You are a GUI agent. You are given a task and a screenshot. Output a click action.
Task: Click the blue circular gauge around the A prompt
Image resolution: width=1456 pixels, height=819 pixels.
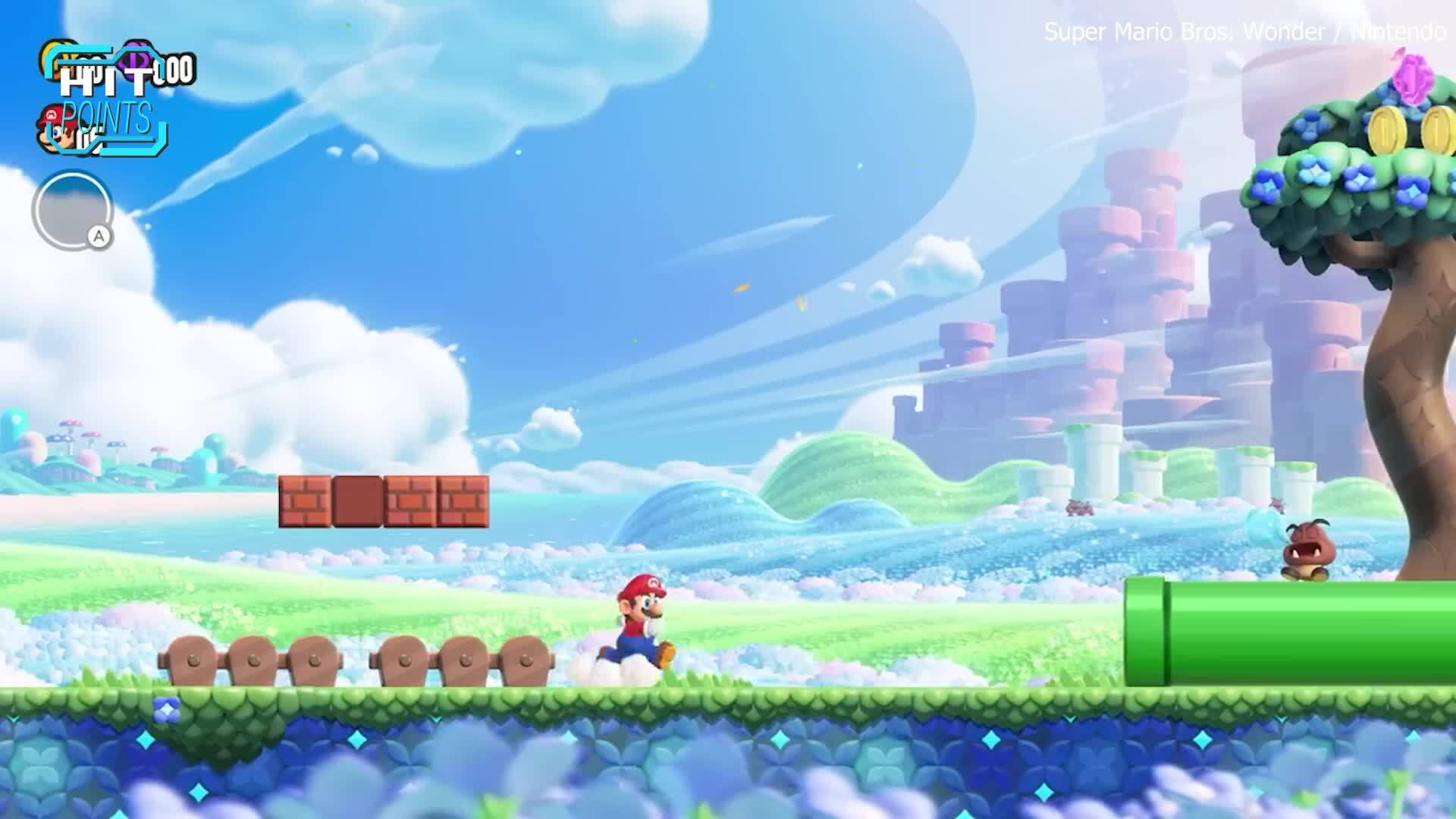click(71, 206)
